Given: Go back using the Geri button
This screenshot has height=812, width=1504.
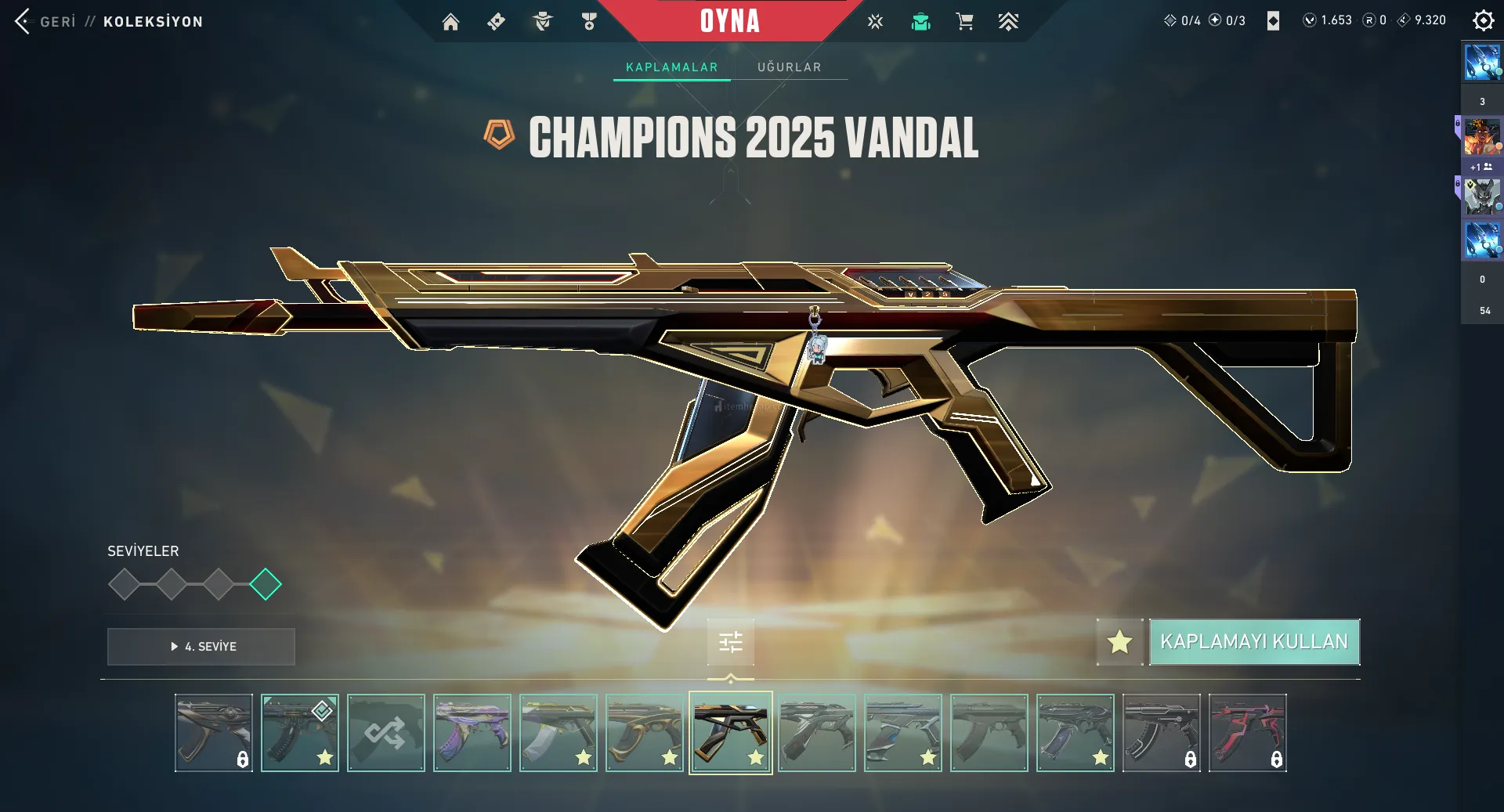Looking at the screenshot, I should click(x=45, y=21).
